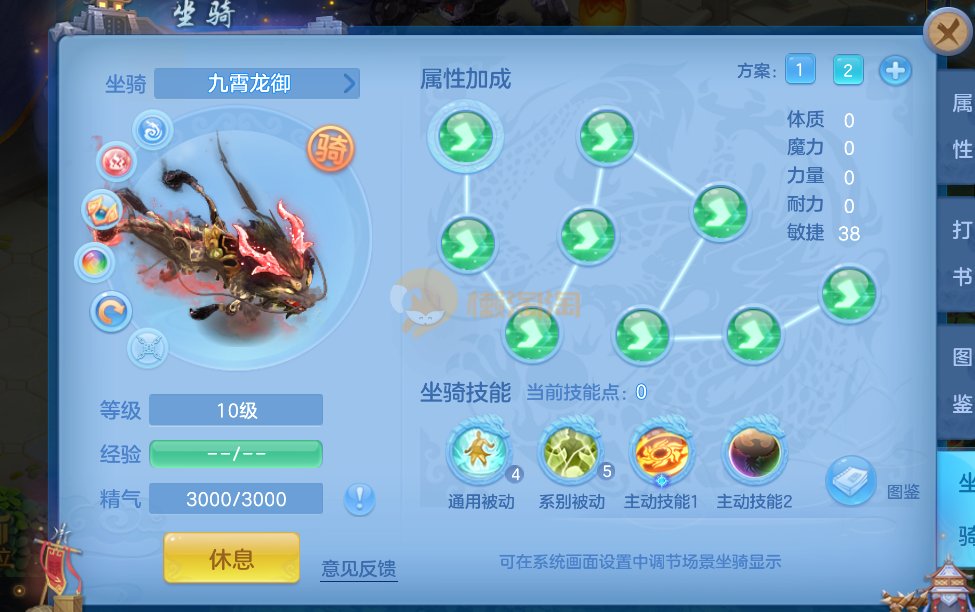The width and height of the screenshot is (975, 612).
Task: Open the 九霄龙御 mount selector
Action: [257, 83]
